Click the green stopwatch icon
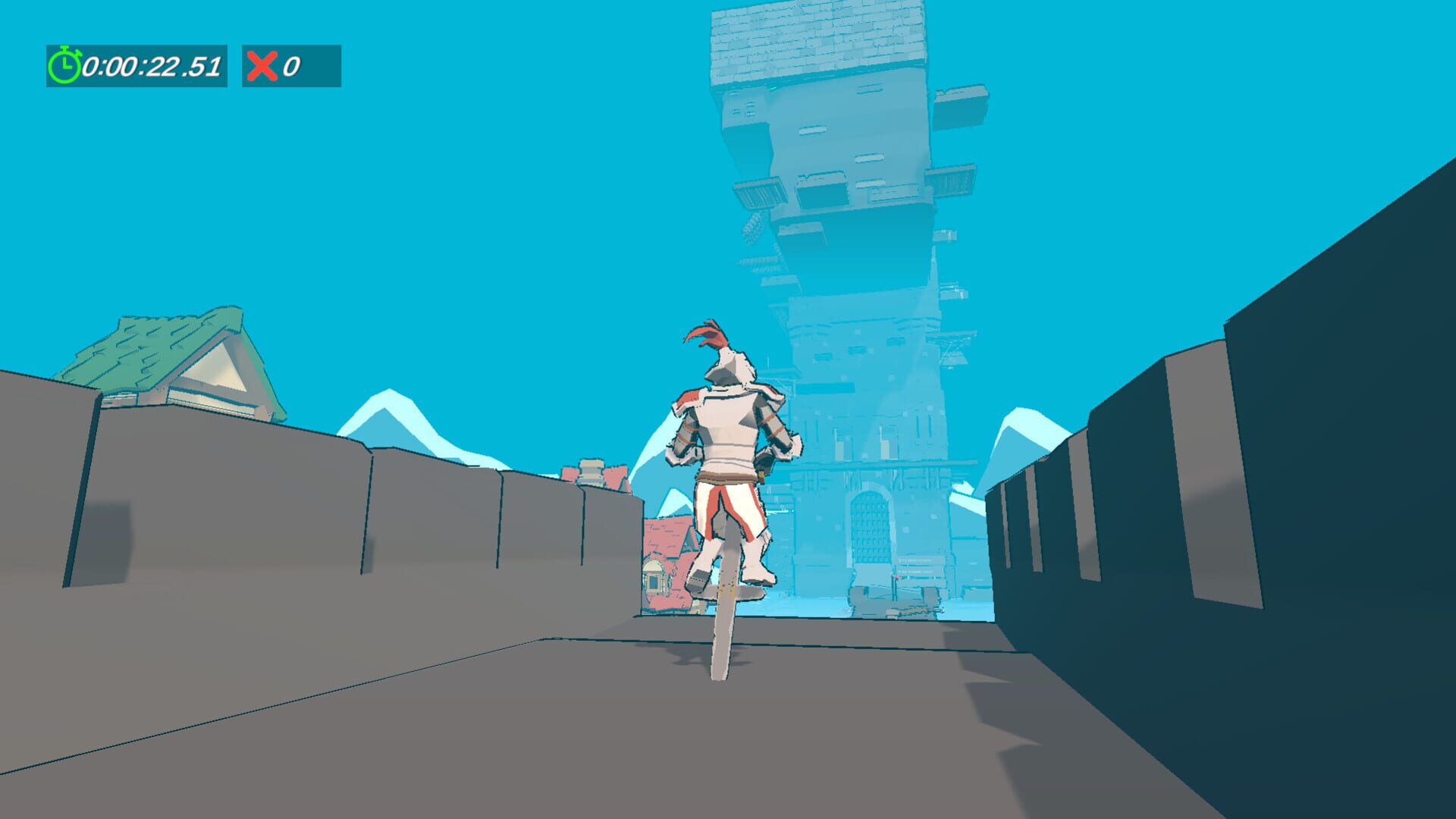 point(64,66)
